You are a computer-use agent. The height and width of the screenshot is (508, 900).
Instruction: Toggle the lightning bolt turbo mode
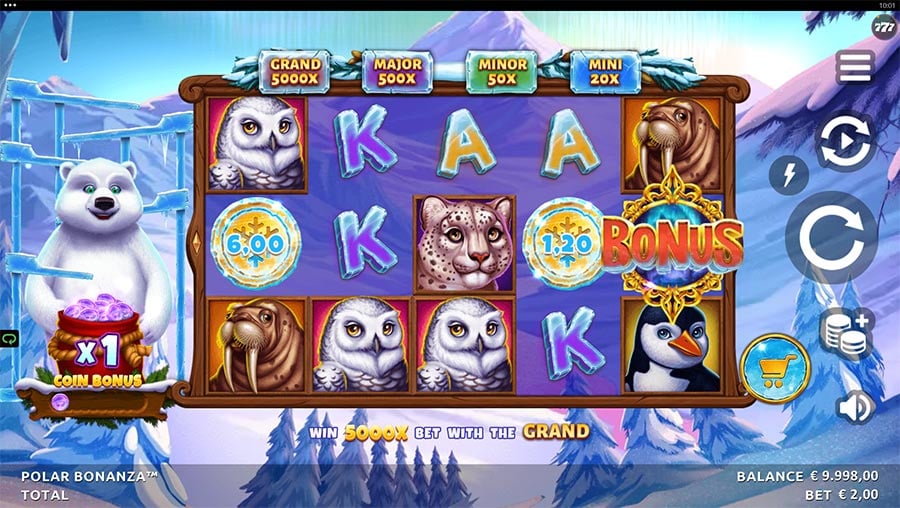tap(789, 175)
